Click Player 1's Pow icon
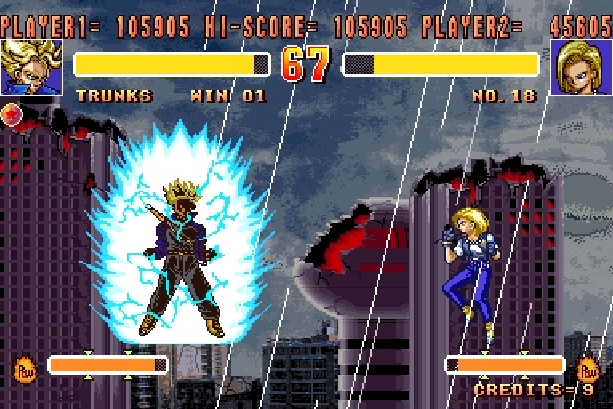 [x=23, y=369]
